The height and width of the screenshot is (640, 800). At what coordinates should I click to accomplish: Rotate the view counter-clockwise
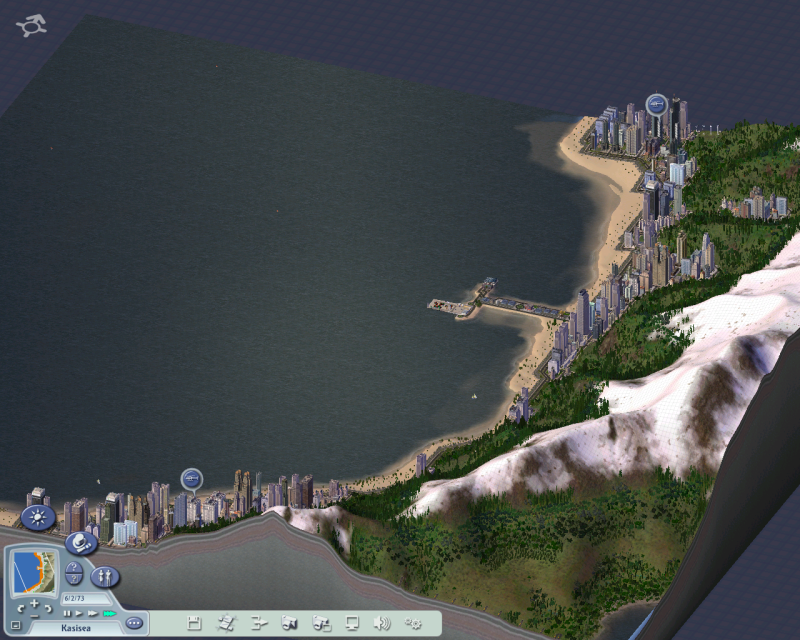(x=20, y=608)
